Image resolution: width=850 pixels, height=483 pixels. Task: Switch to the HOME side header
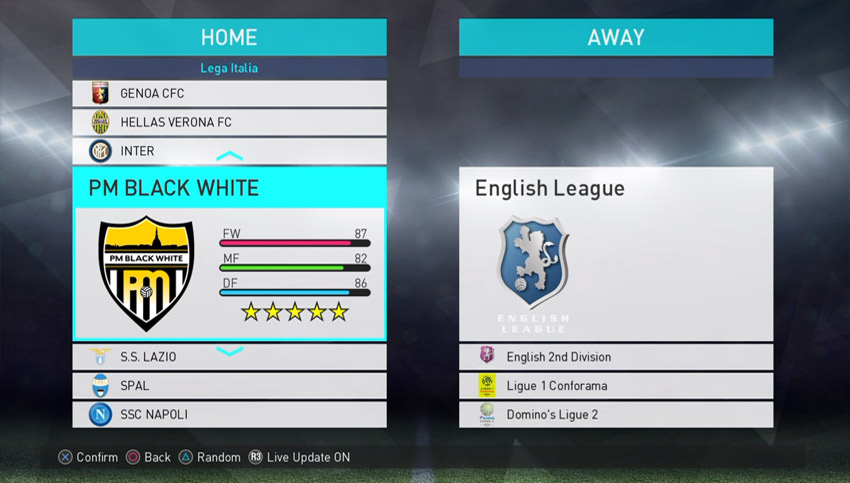[x=229, y=38]
